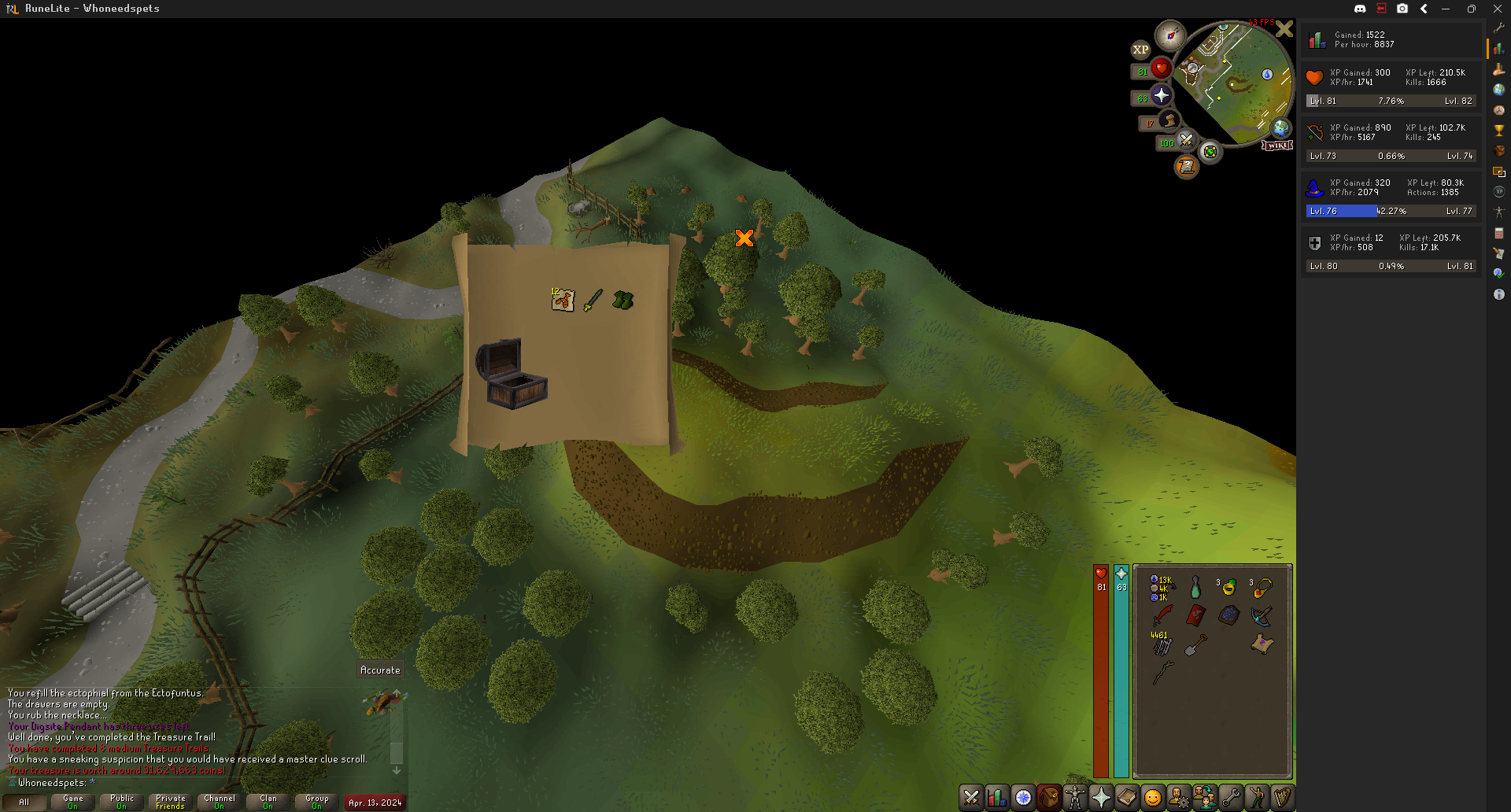Toggle quick prayers with the prayer orb
Image resolution: width=1511 pixels, height=812 pixels.
pyautogui.click(x=1161, y=95)
